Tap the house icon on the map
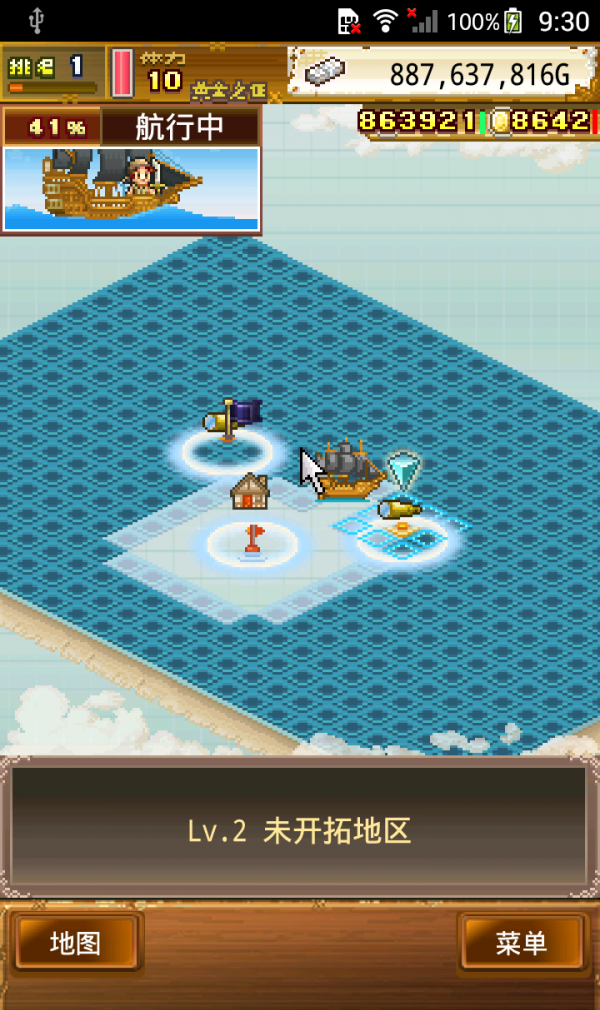 250,491
